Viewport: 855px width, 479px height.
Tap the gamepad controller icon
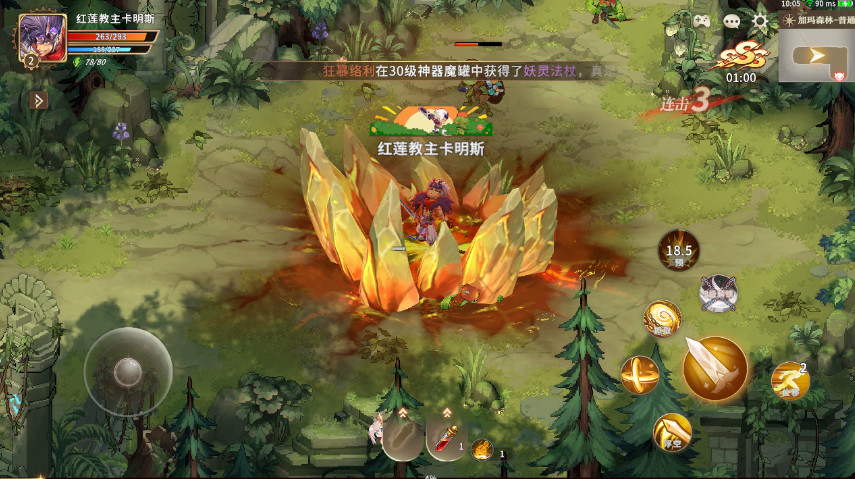pyautogui.click(x=702, y=21)
